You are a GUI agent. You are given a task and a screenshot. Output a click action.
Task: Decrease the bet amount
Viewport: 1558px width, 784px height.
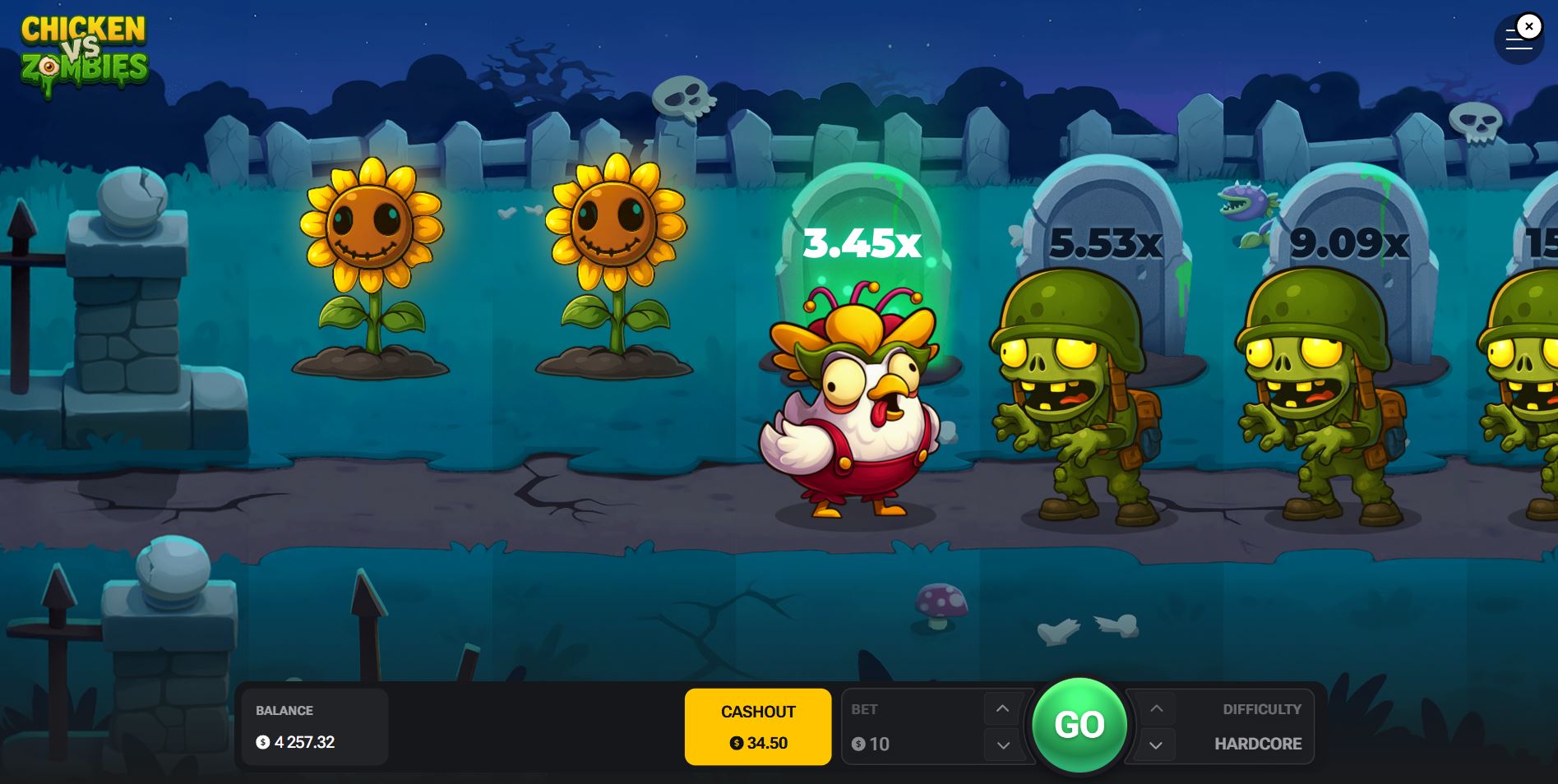point(1002,745)
